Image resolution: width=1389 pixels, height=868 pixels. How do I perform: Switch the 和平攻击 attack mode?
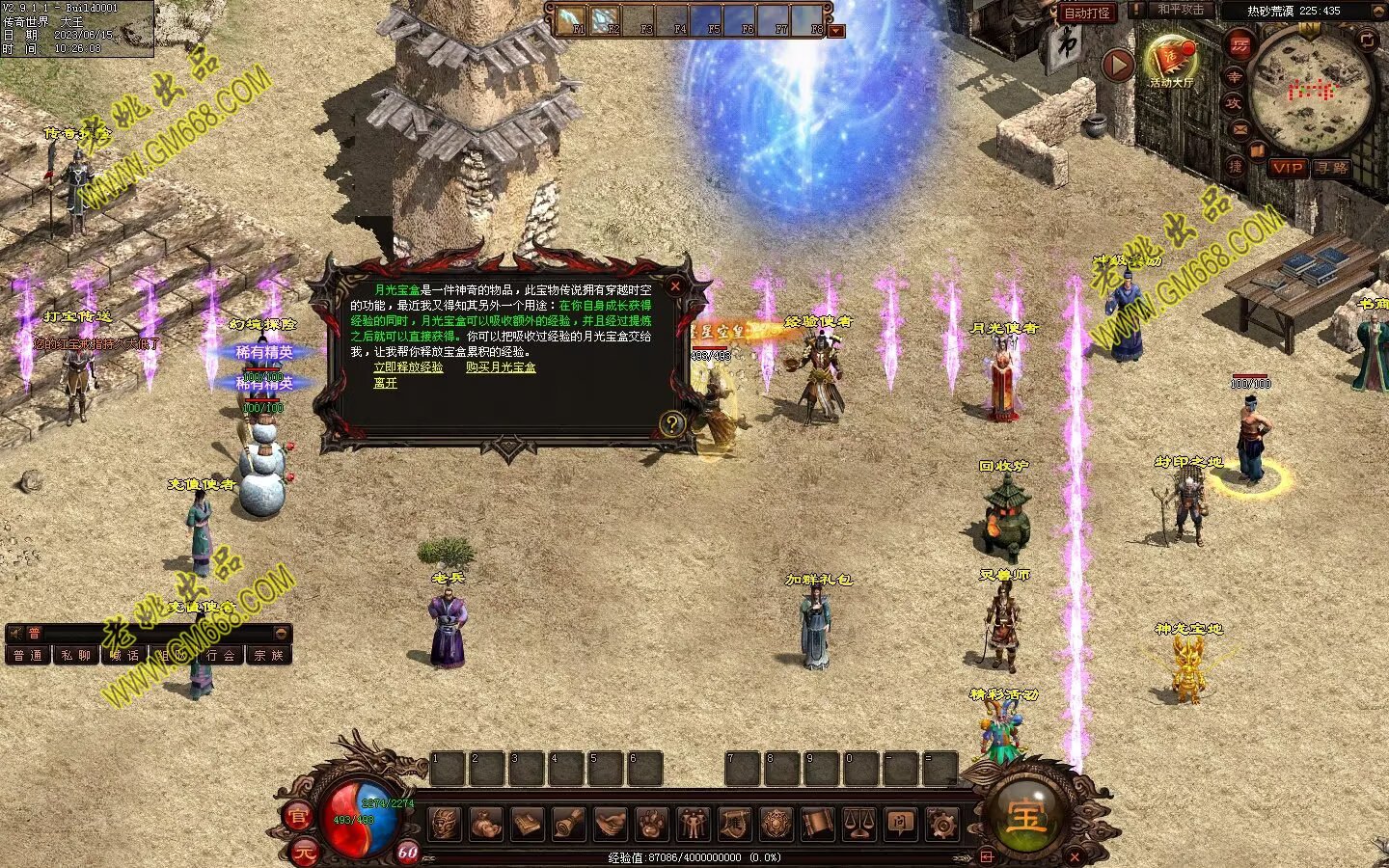click(x=1181, y=10)
